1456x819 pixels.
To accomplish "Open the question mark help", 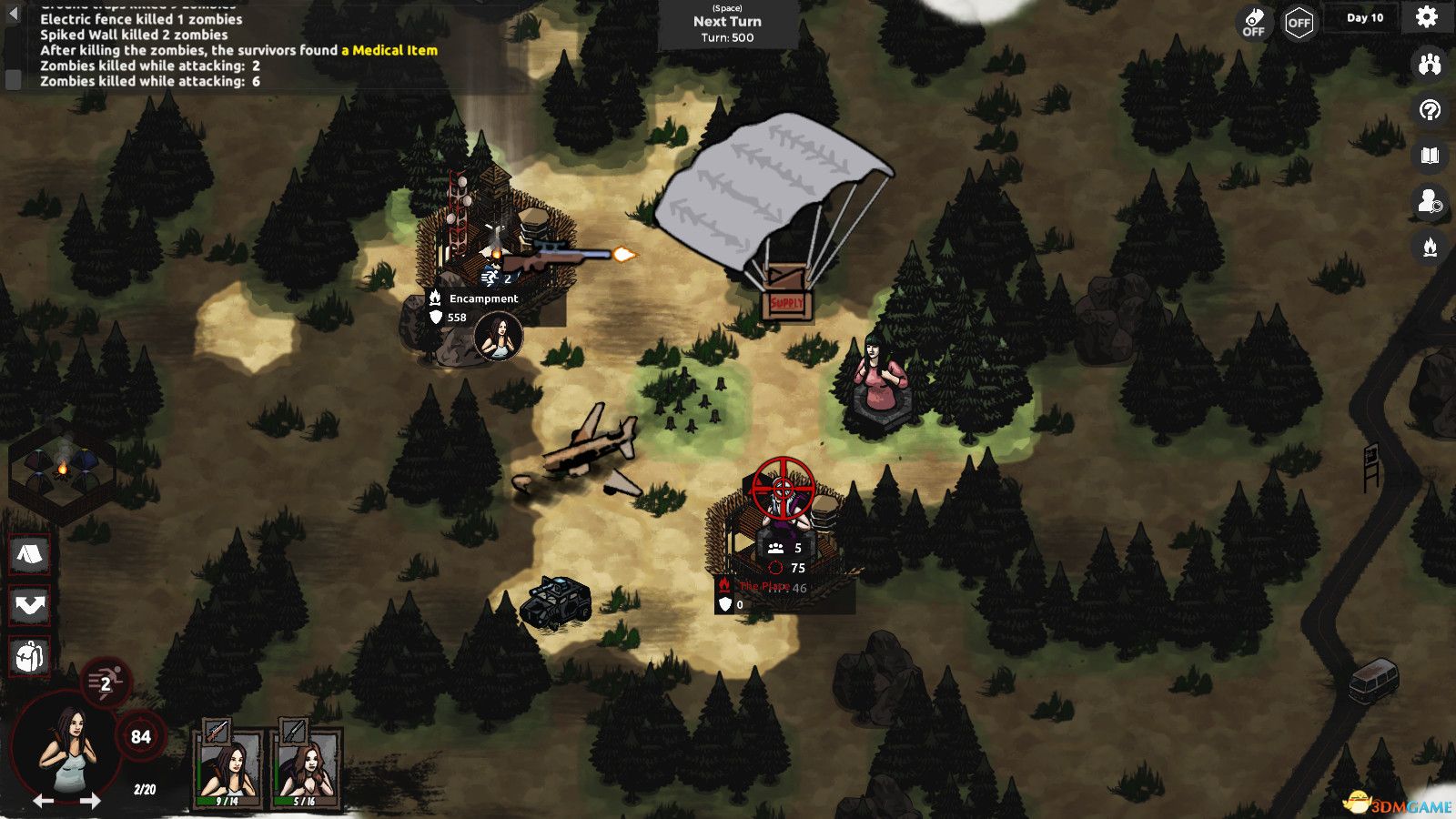I will [x=1430, y=111].
